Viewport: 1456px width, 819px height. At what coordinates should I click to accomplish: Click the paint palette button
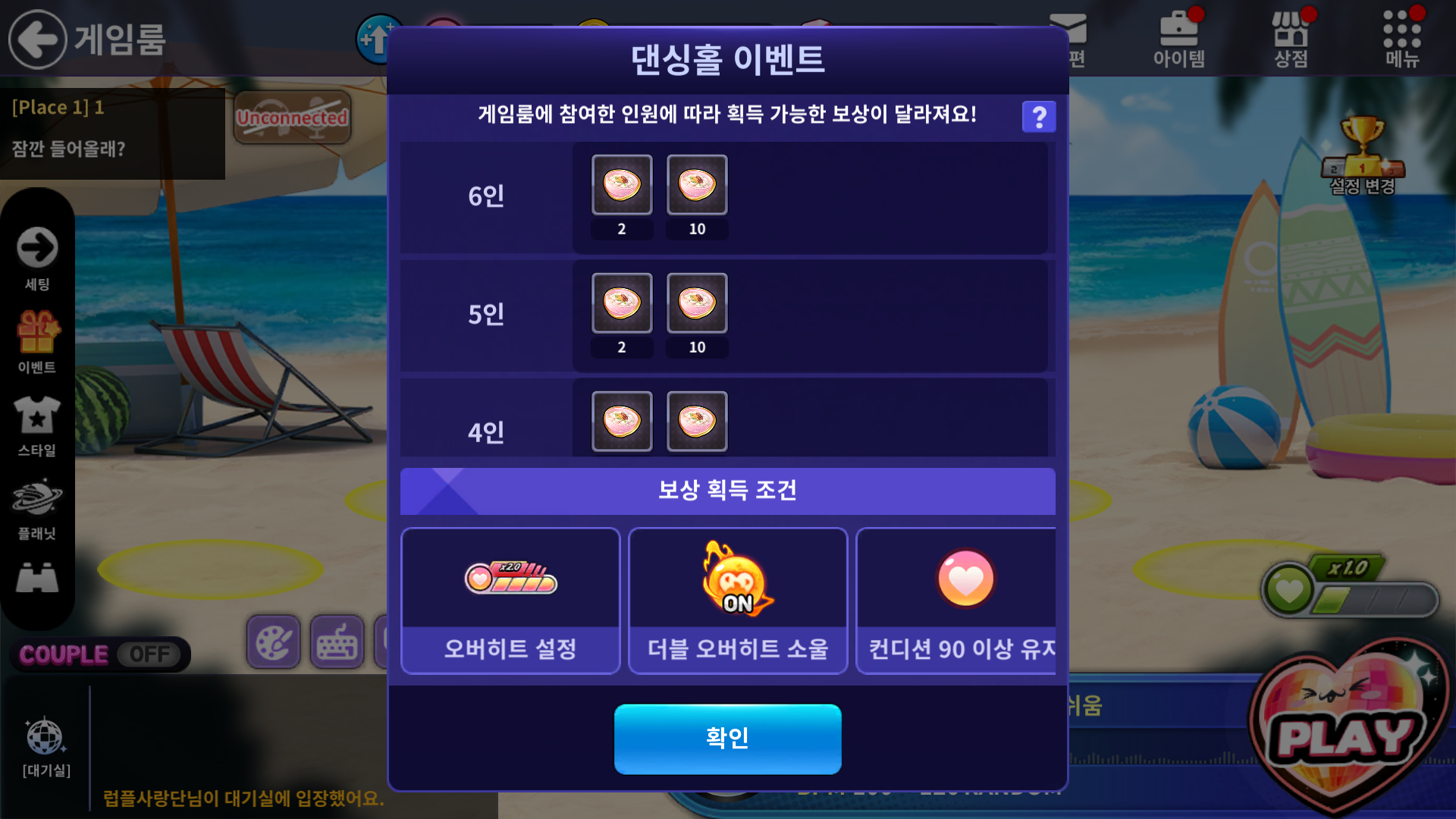[273, 642]
